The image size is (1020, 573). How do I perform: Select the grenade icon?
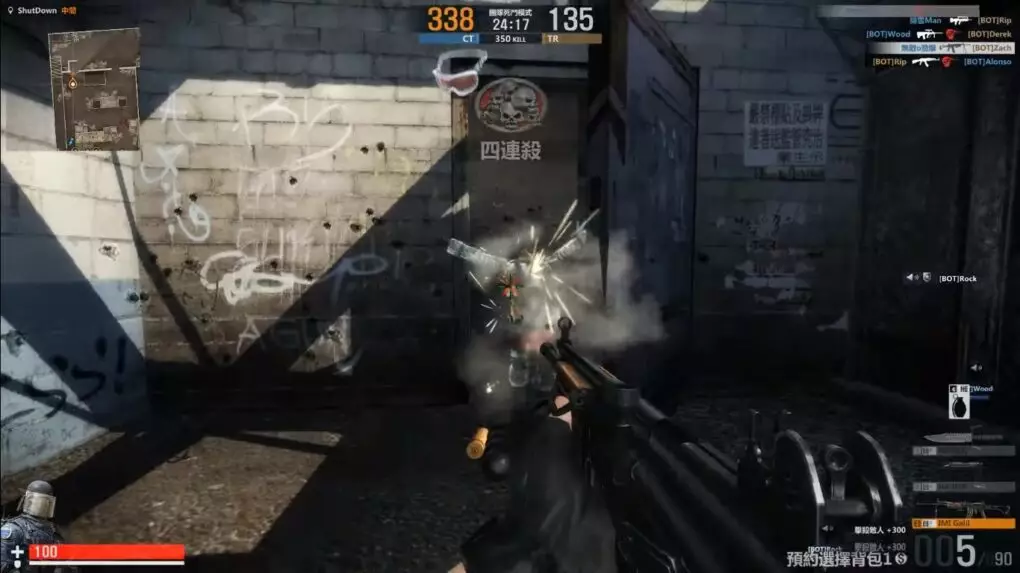[957, 405]
